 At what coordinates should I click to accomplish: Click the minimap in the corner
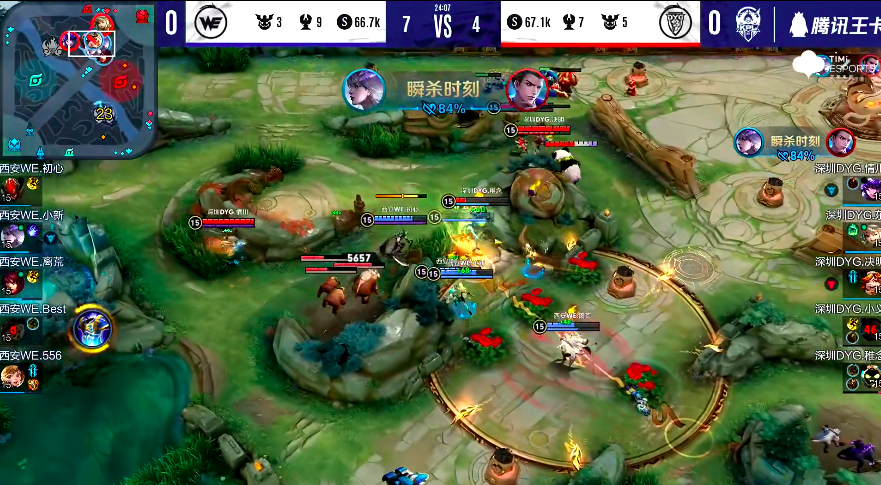(x=78, y=78)
